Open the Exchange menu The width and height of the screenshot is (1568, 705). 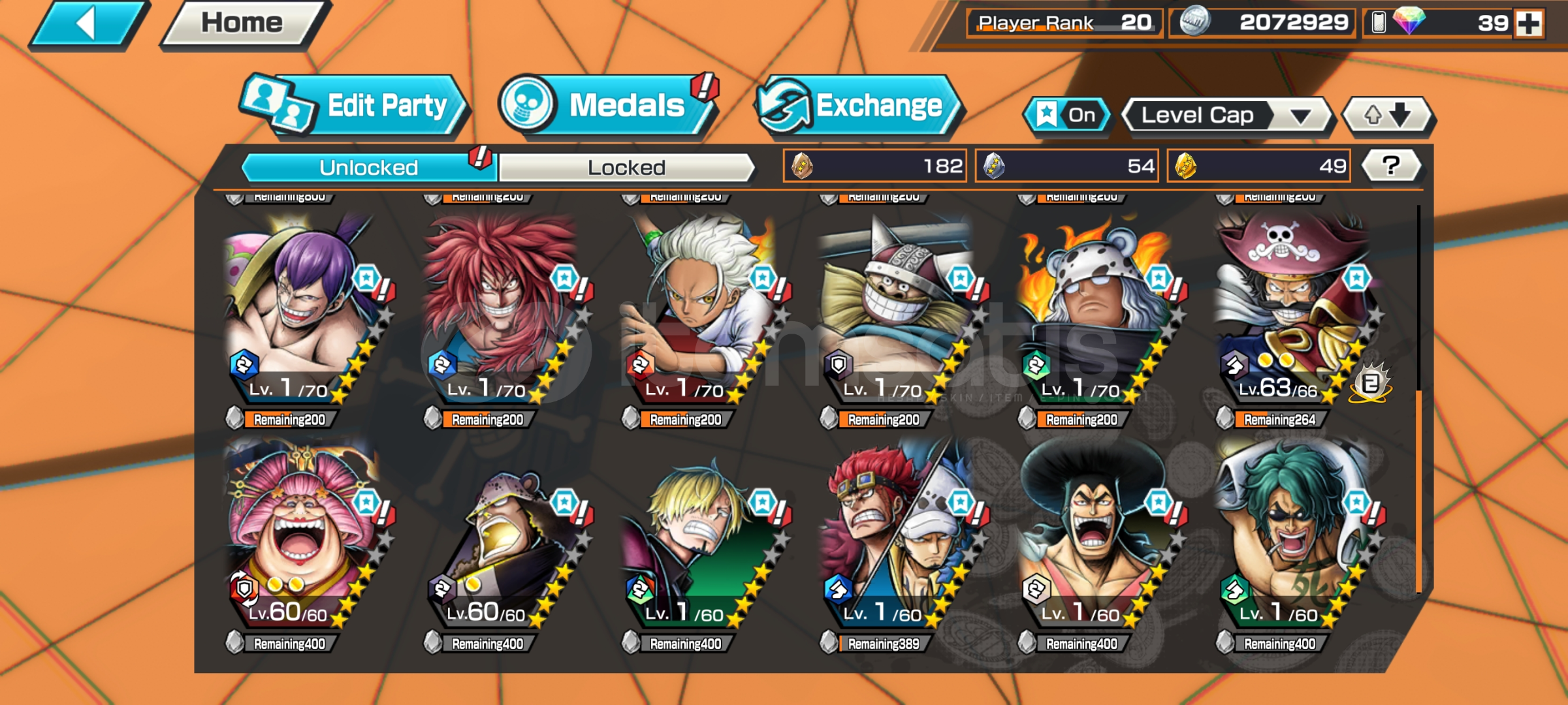click(x=857, y=106)
